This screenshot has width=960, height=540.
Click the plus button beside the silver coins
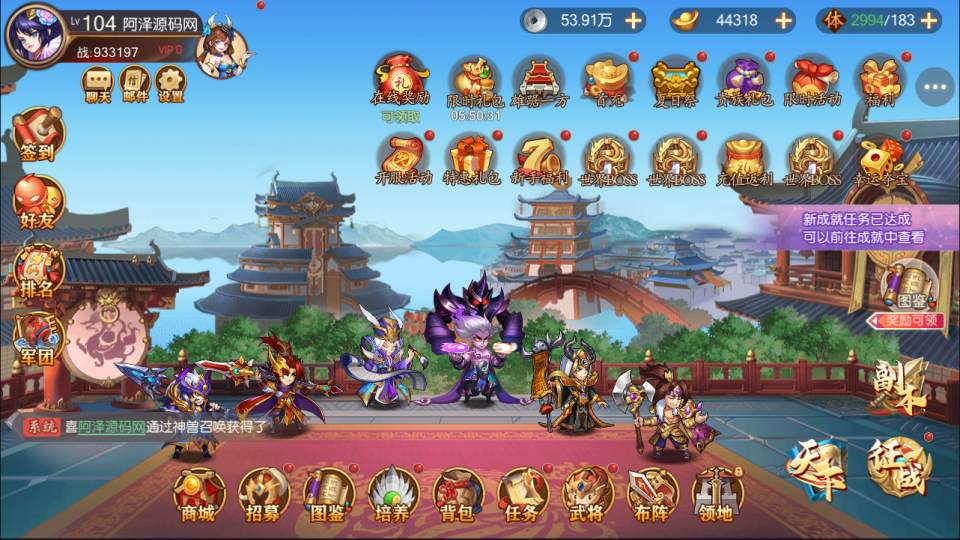633,20
